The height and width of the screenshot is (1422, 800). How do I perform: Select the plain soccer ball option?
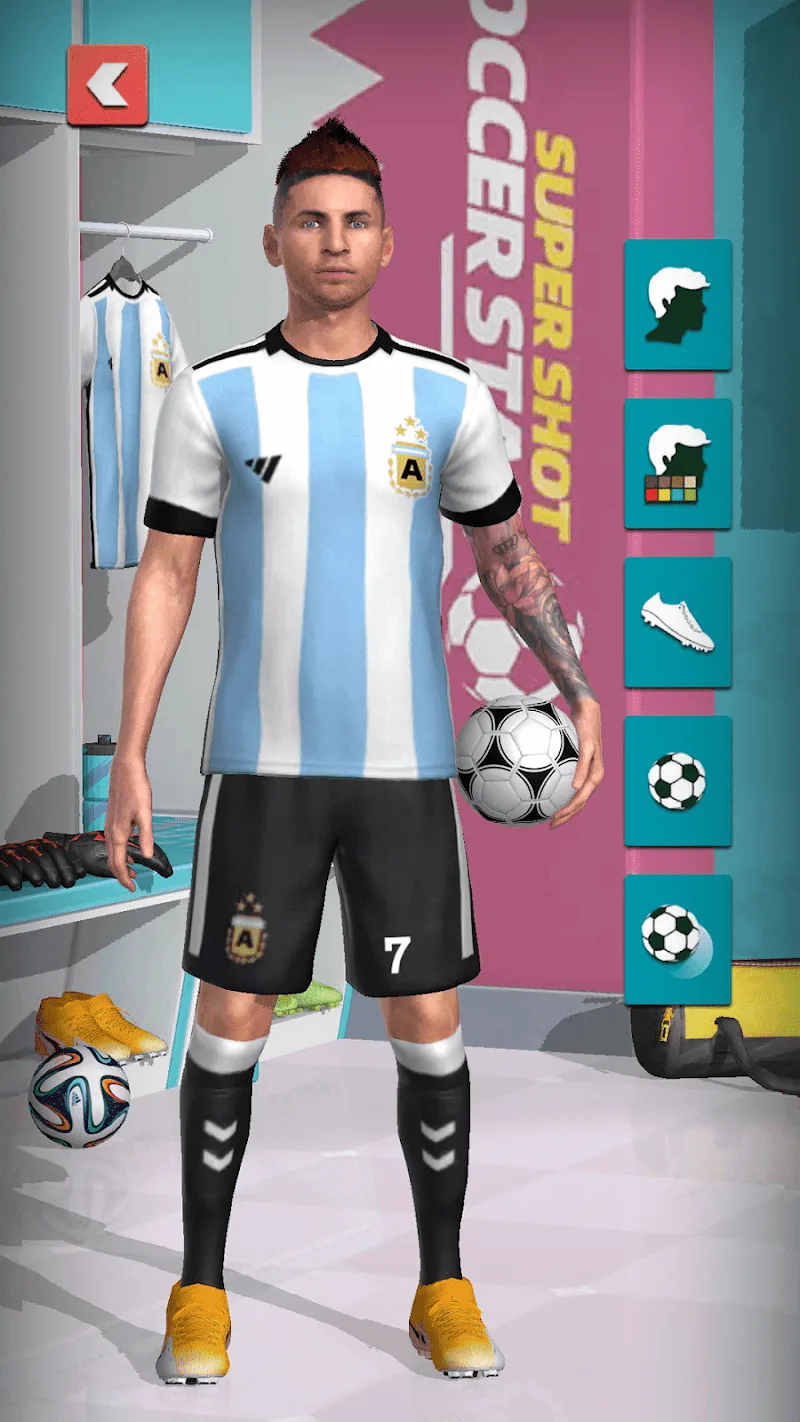click(678, 781)
